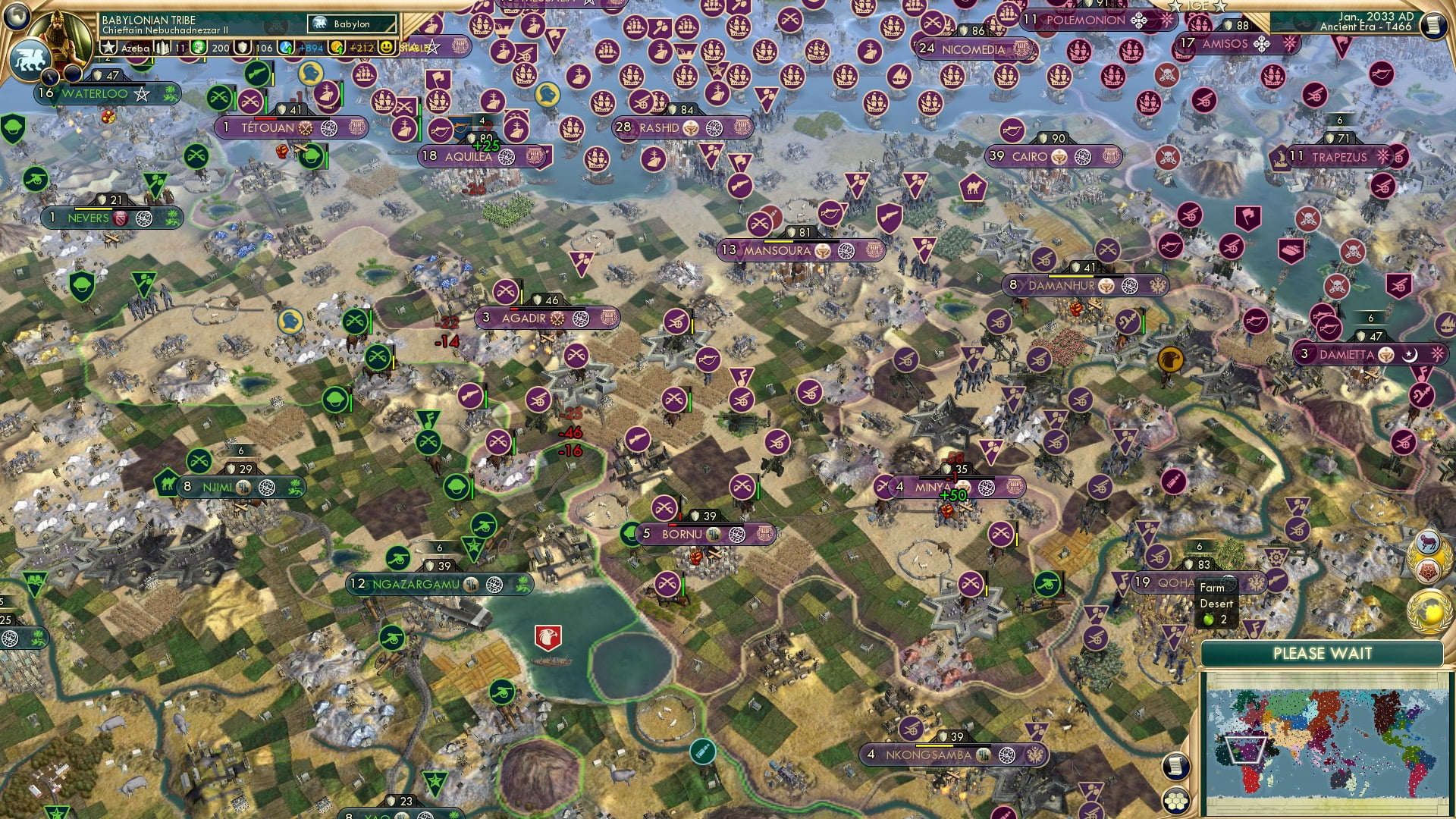The width and height of the screenshot is (1456, 819).
Task: Open the Babylon civilization dropdown
Action: (x=350, y=24)
